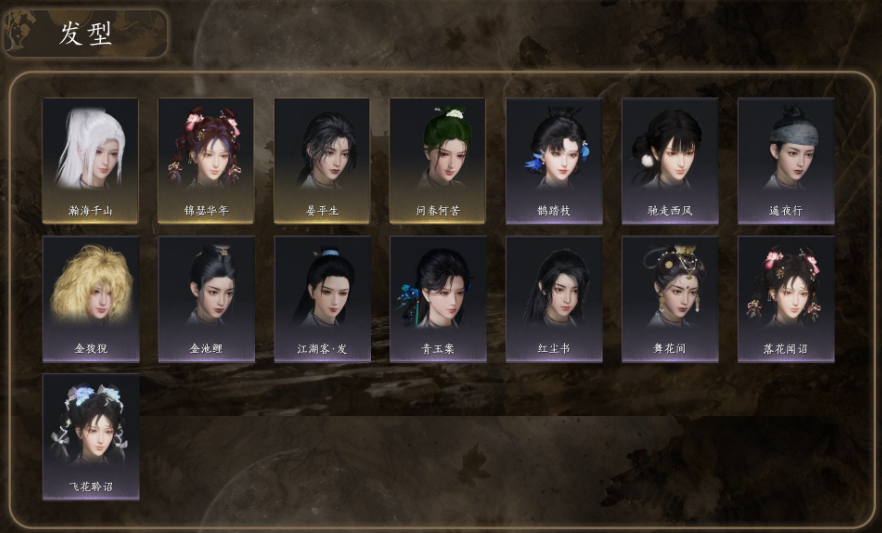Choose the 锦瑟华年 hairstyle tile
Viewport: 882px width, 533px height.
click(206, 160)
